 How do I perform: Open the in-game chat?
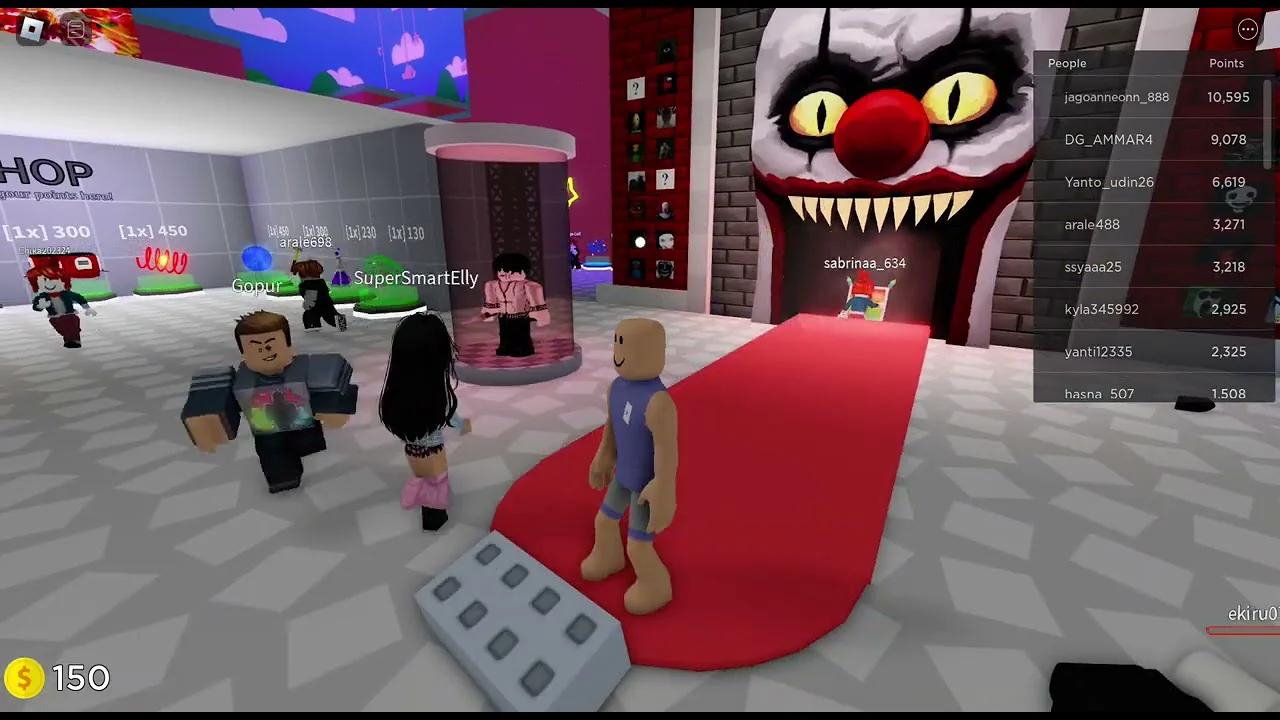point(75,28)
